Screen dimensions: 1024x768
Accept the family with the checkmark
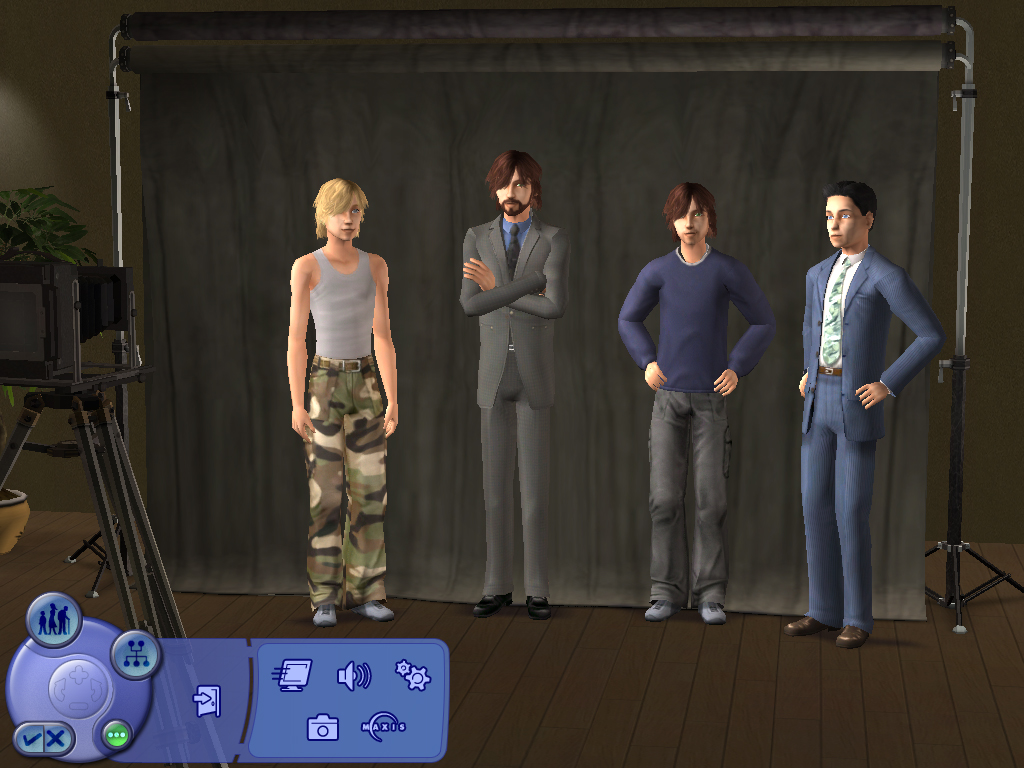(x=31, y=740)
